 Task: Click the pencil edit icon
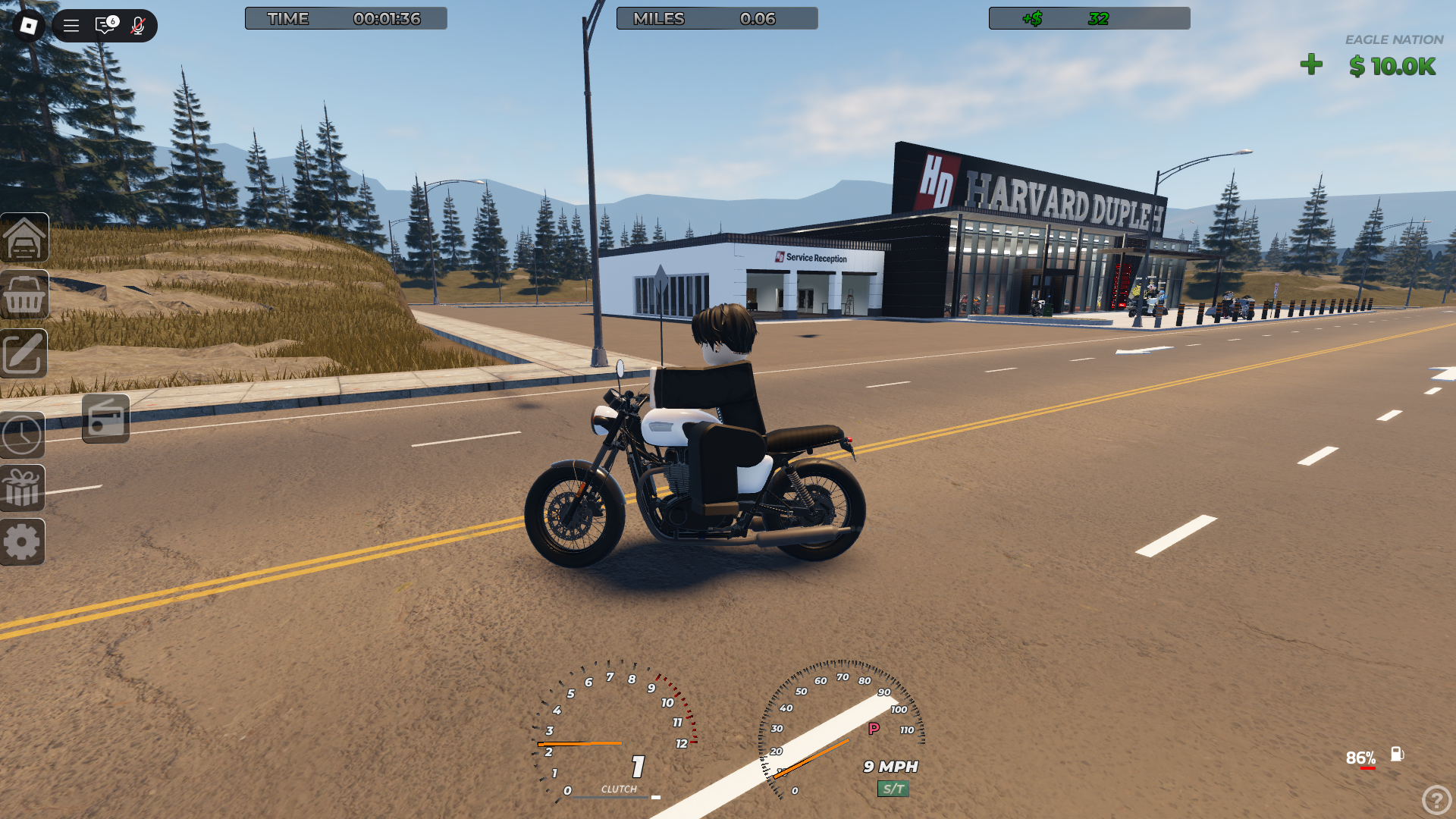[x=24, y=353]
